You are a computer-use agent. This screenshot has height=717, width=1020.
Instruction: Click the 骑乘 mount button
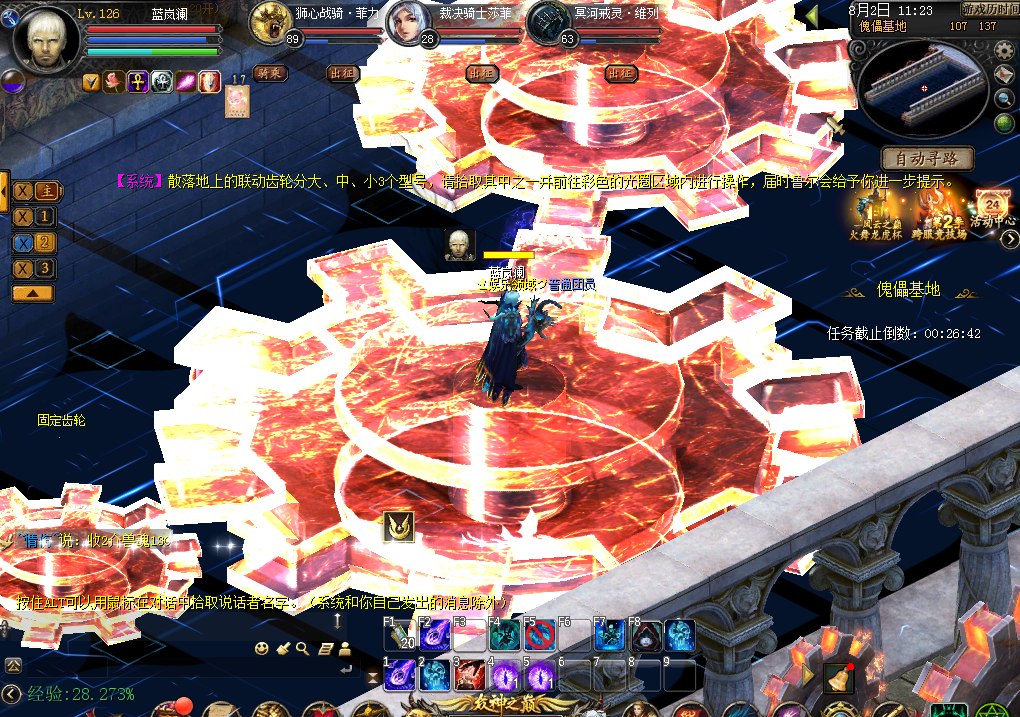[x=268, y=73]
